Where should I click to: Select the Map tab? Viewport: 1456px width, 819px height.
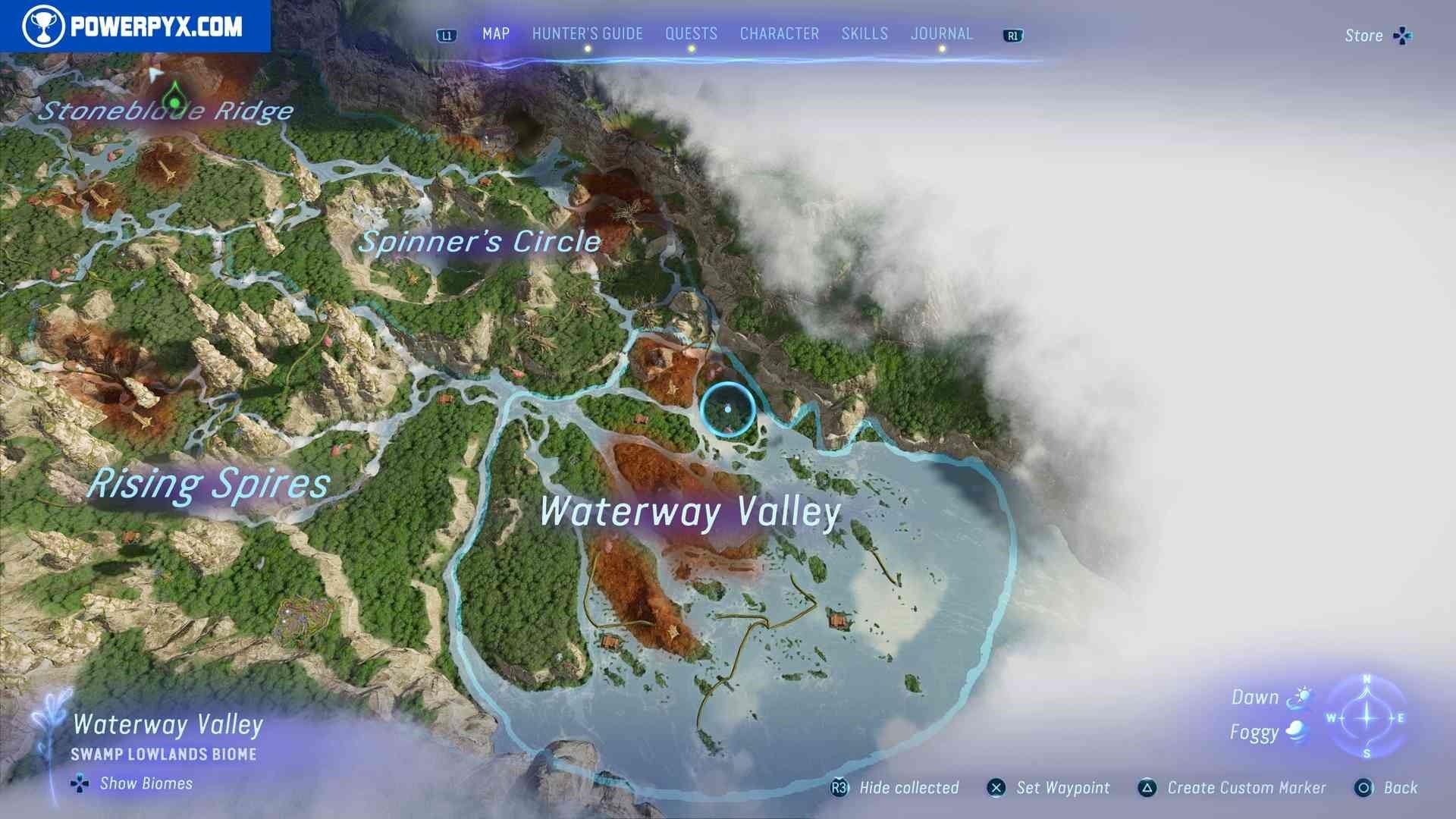coord(496,34)
